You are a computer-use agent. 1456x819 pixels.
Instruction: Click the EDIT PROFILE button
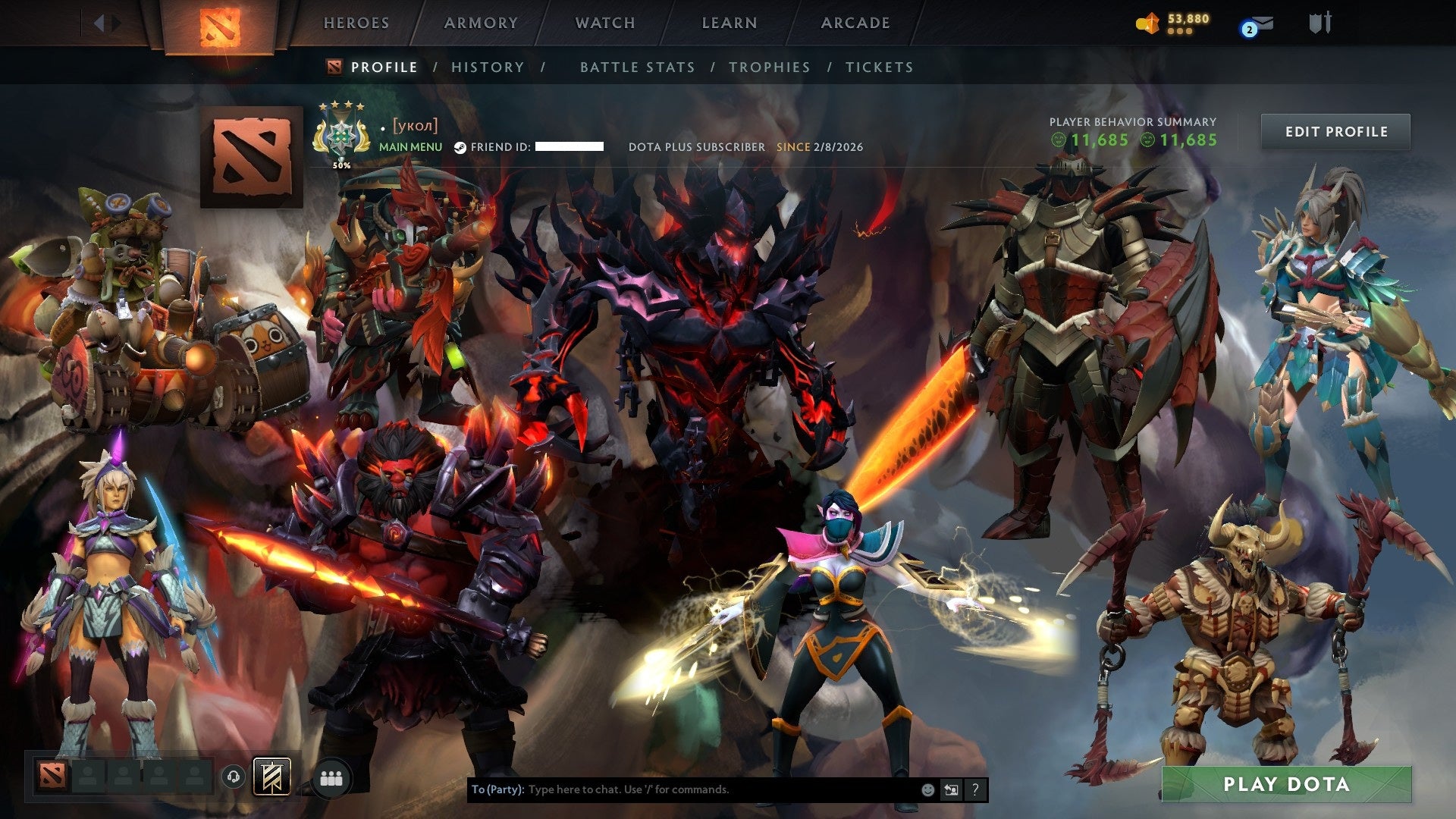[x=1335, y=130]
